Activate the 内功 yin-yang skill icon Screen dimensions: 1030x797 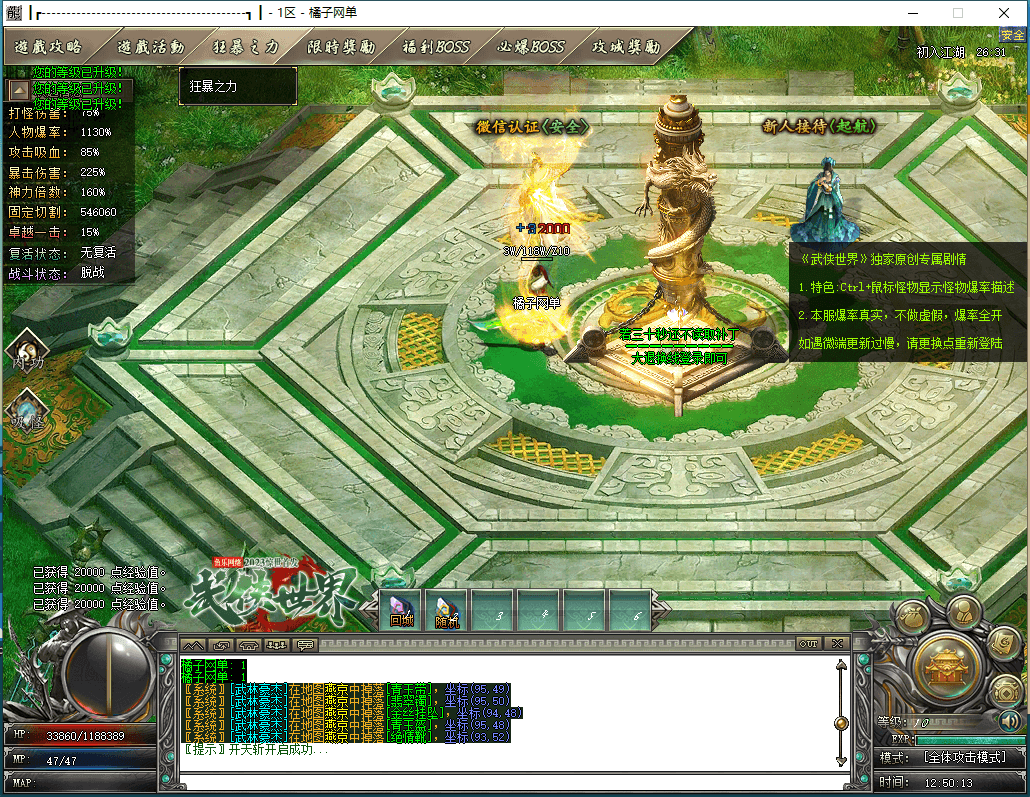click(x=25, y=351)
